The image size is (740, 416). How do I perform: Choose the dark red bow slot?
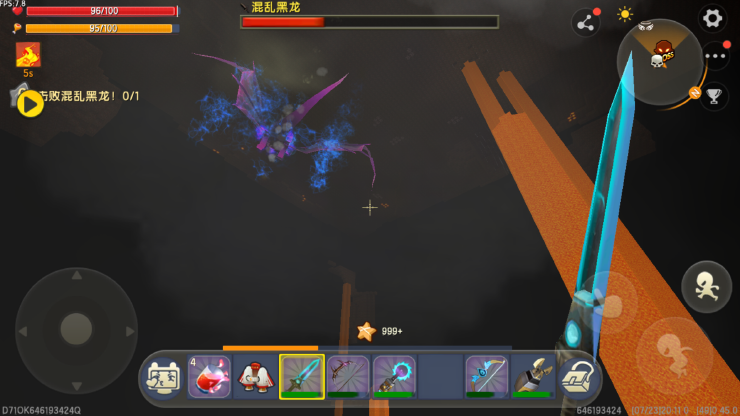pos(348,377)
